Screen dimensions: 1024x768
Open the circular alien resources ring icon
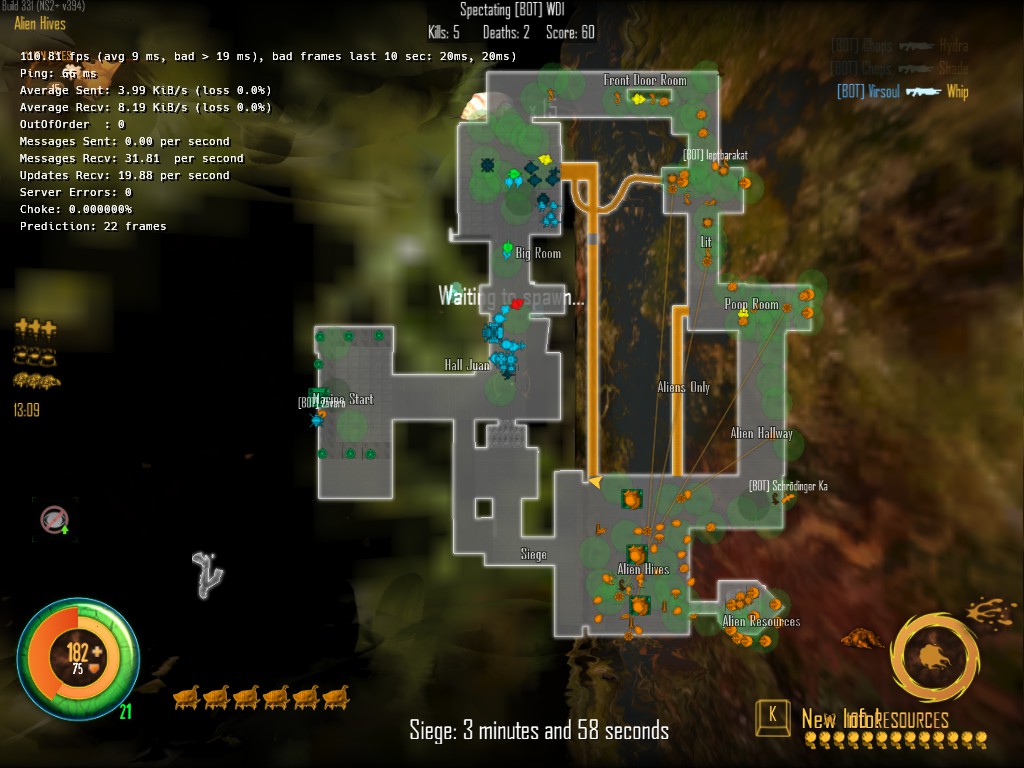coord(934,658)
